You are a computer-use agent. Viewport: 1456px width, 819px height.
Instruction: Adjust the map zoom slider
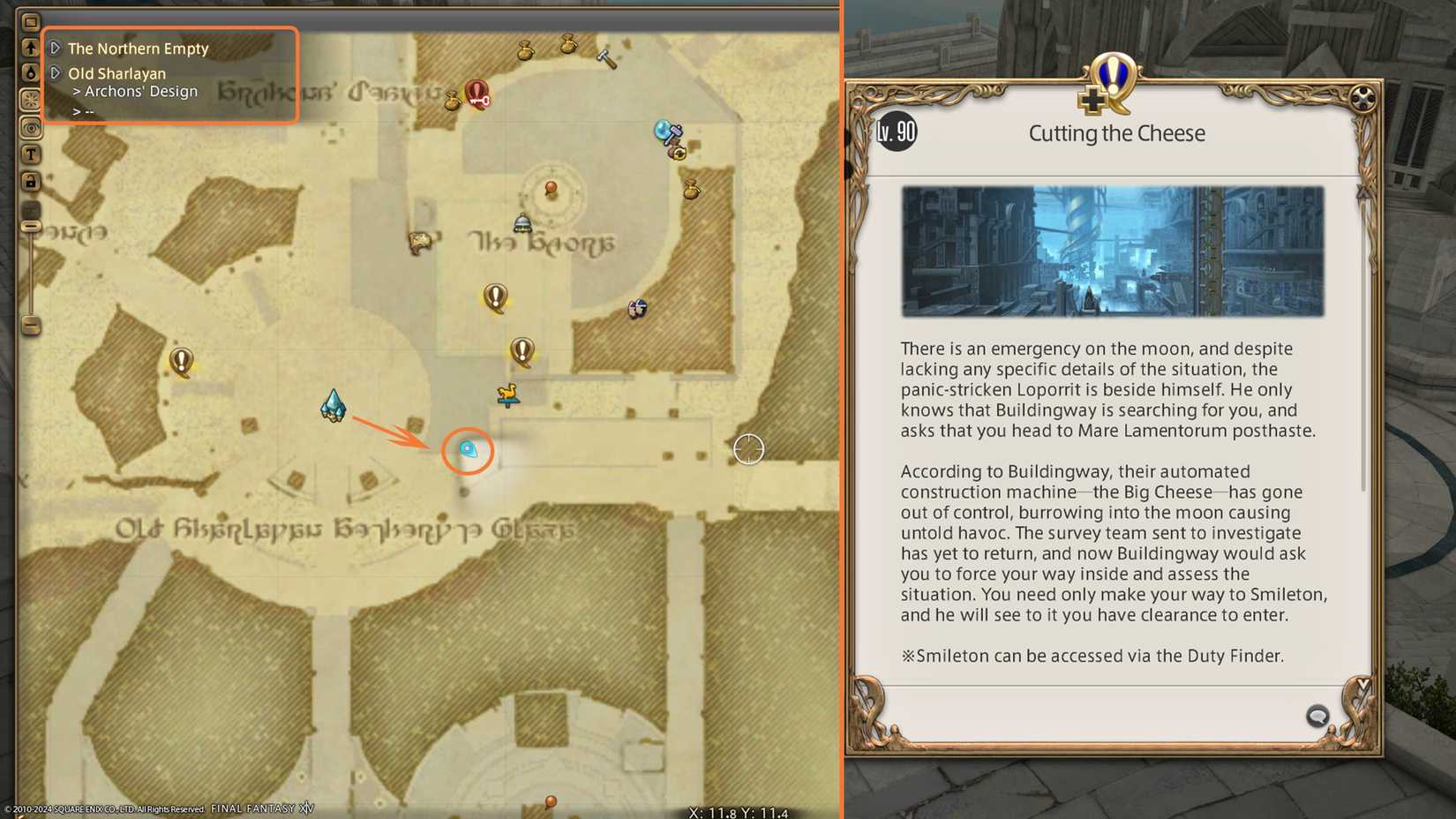(x=33, y=228)
